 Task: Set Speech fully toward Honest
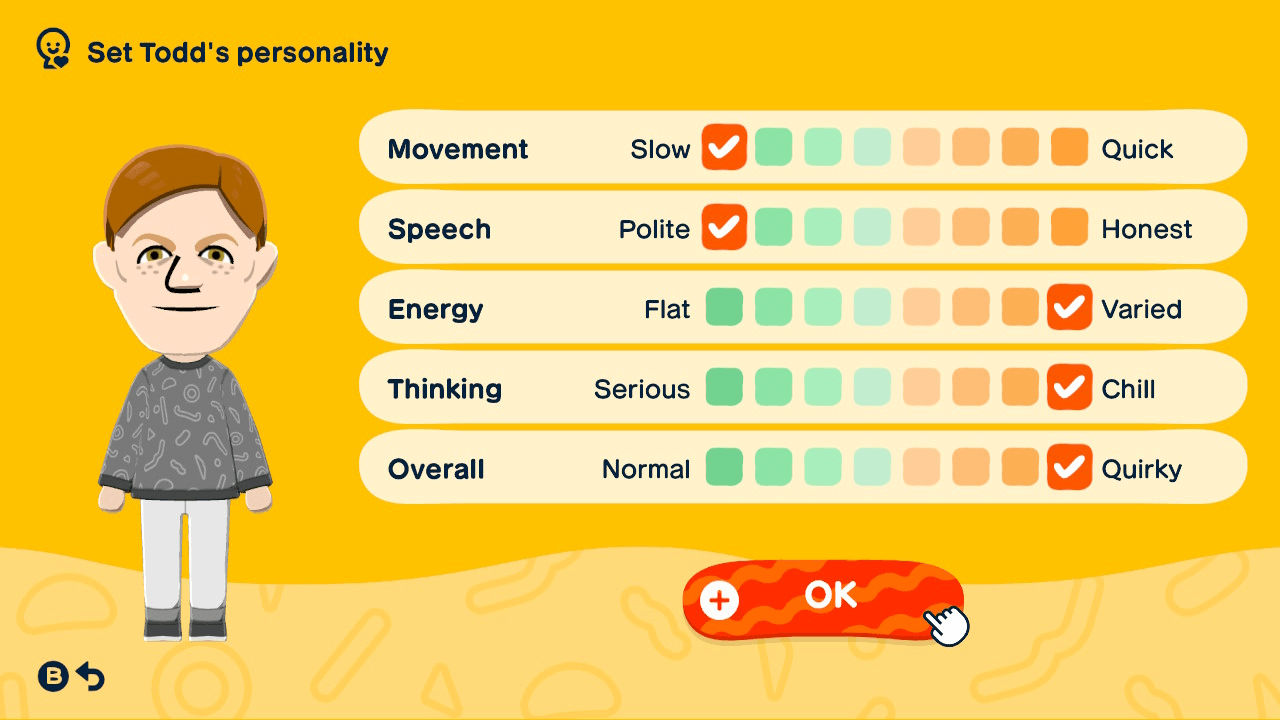(1069, 228)
